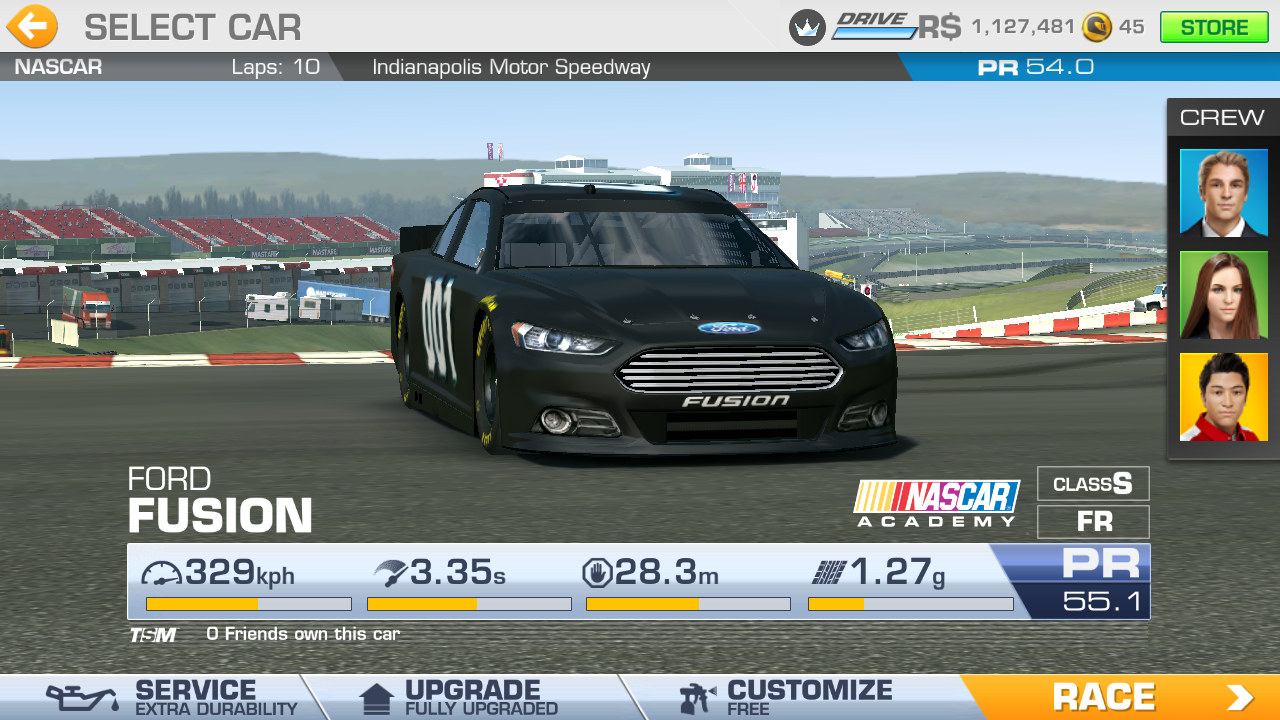The image size is (1280, 720).
Task: Tap the gold coin currency icon
Action: click(x=1097, y=27)
